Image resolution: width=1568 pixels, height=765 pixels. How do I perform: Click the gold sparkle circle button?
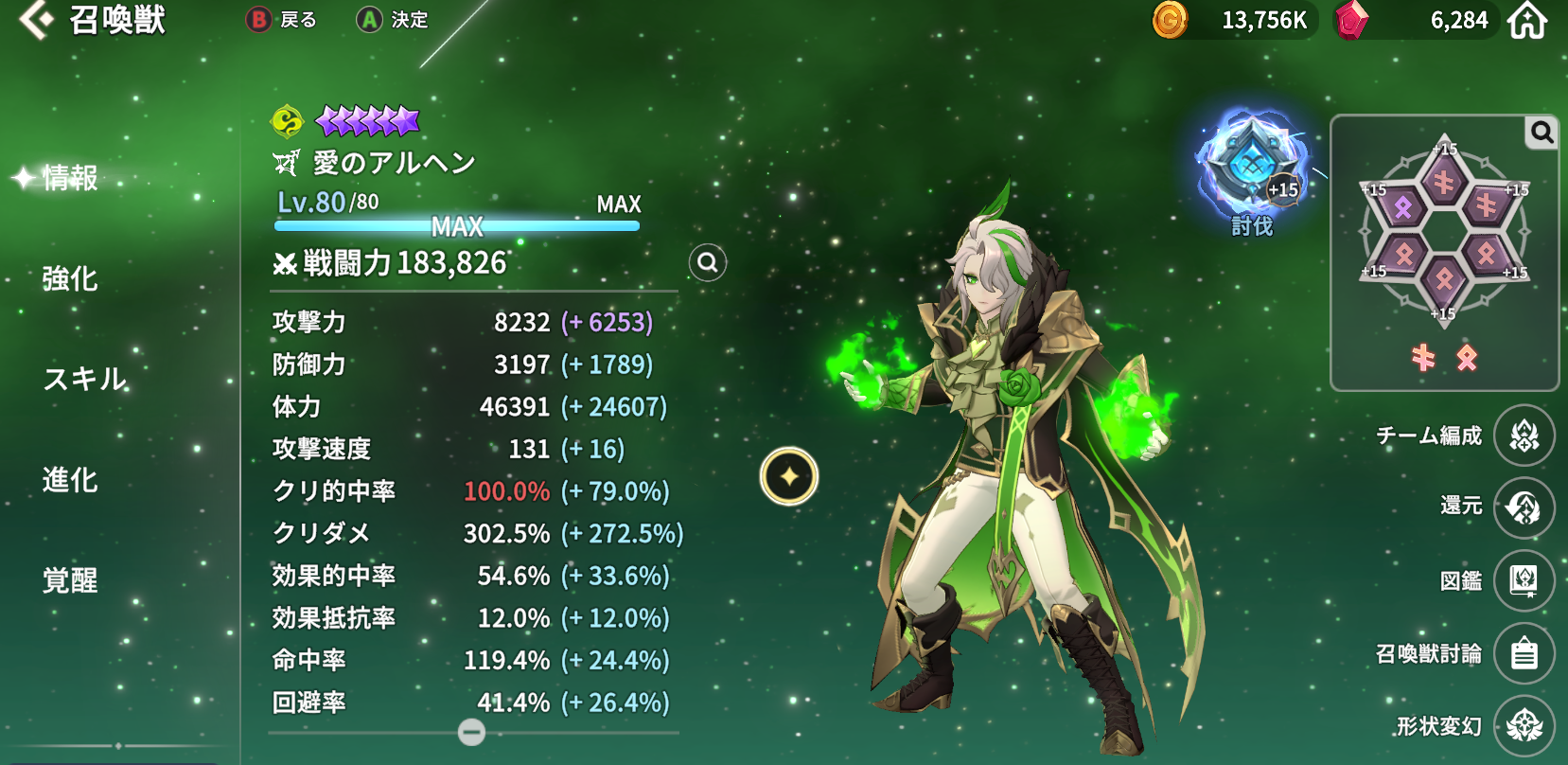point(789,476)
